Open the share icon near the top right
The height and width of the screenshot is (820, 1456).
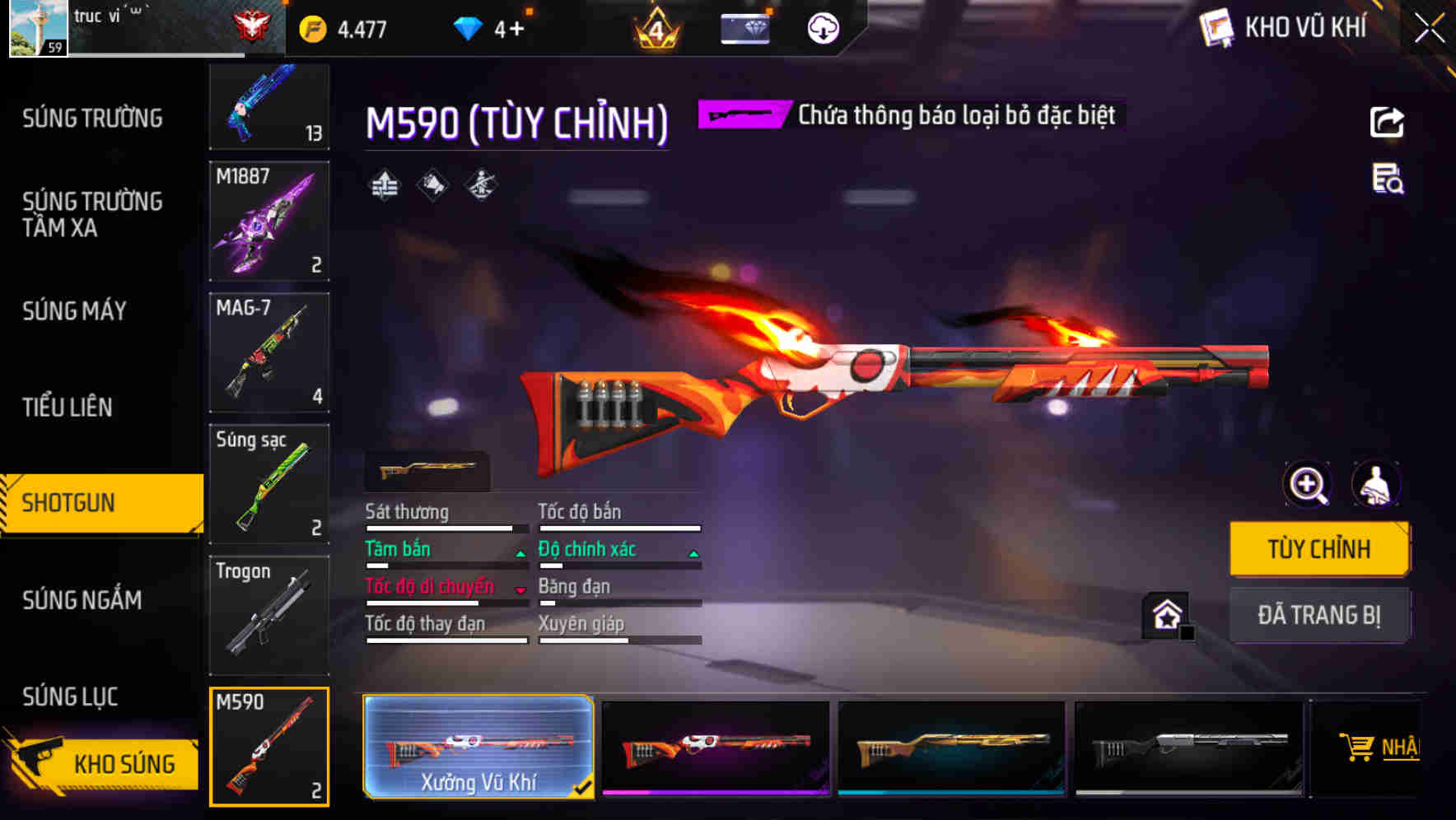[x=1388, y=122]
